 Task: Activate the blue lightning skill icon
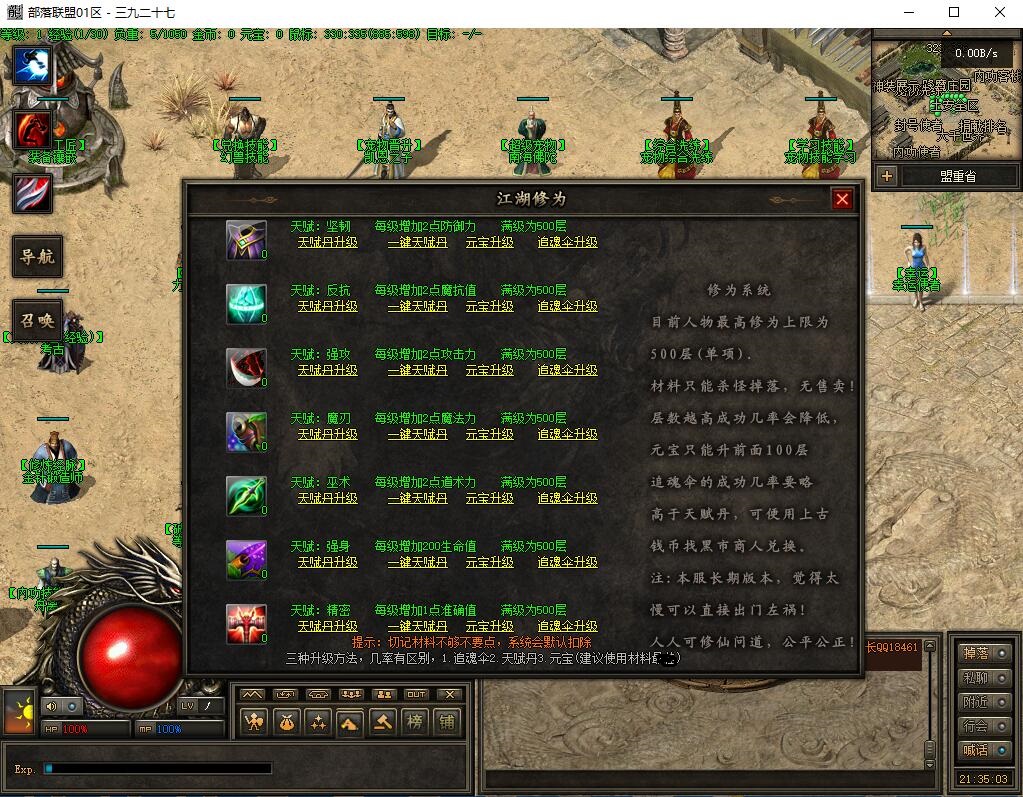tap(32, 66)
